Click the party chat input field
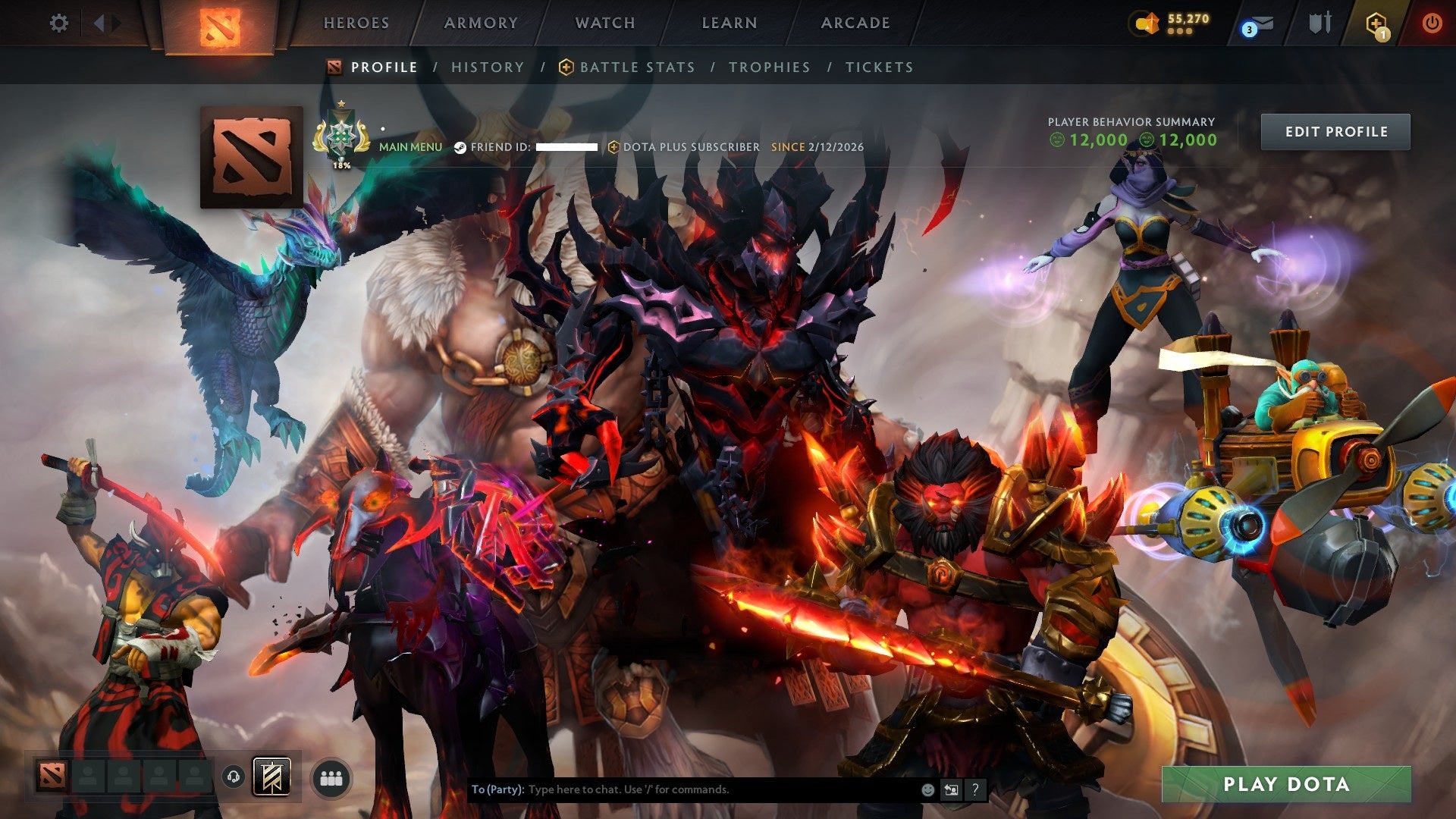The image size is (1456, 819). (x=682, y=789)
